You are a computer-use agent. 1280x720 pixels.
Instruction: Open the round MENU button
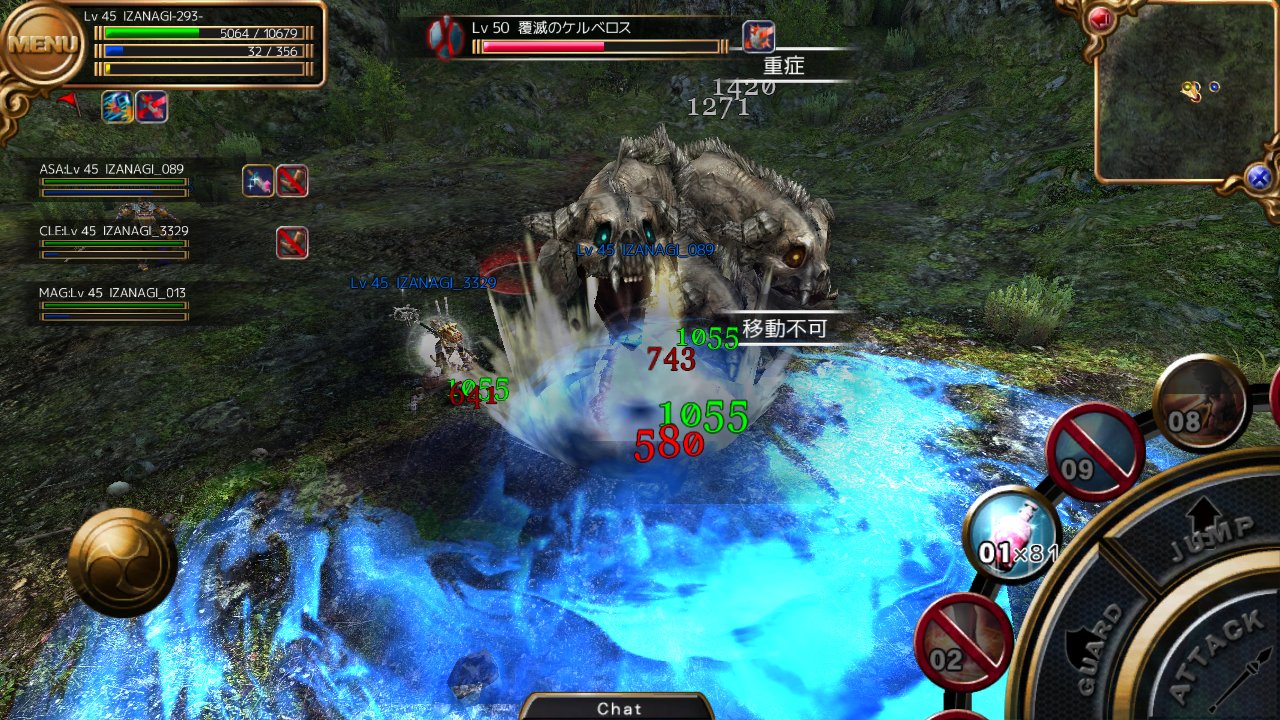coord(42,45)
